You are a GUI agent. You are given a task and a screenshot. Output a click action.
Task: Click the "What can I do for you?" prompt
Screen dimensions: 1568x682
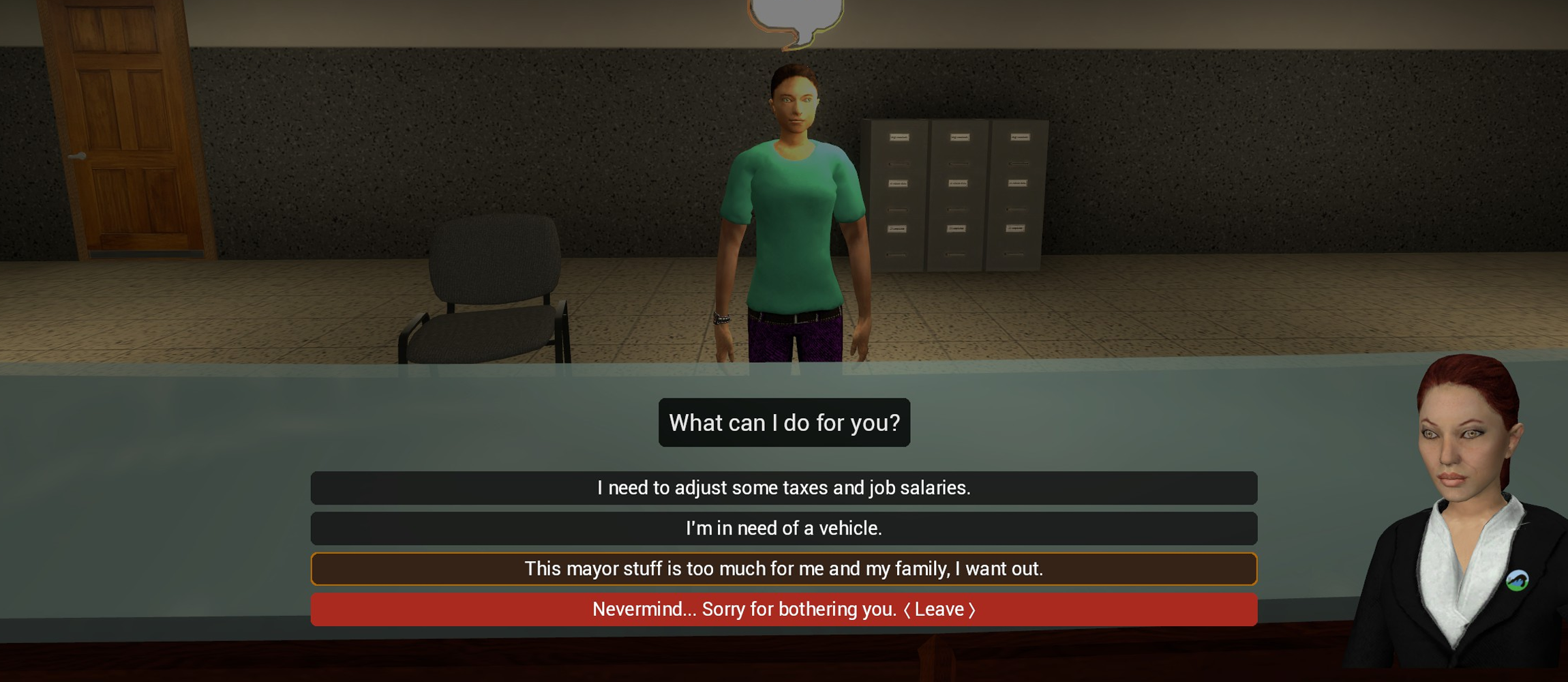tap(784, 423)
